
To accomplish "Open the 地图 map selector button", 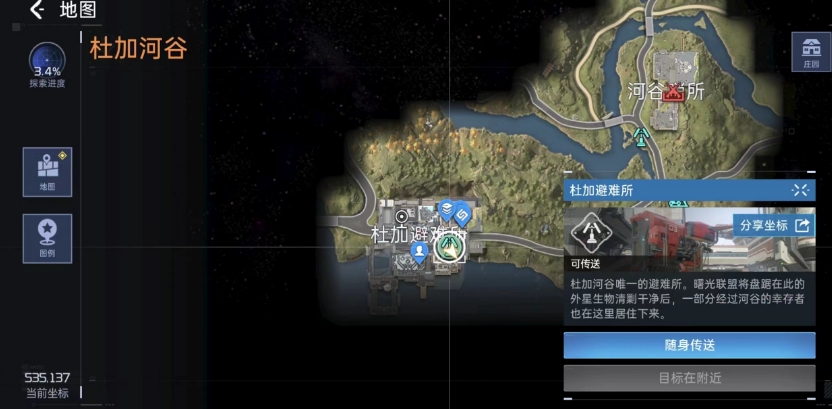I will [47, 171].
